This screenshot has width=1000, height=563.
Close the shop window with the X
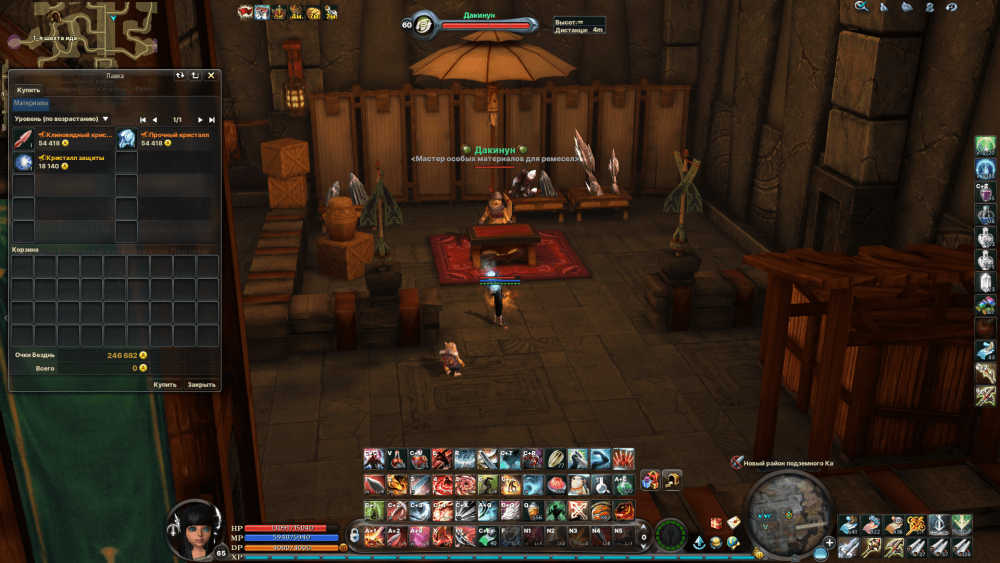pyautogui.click(x=211, y=75)
